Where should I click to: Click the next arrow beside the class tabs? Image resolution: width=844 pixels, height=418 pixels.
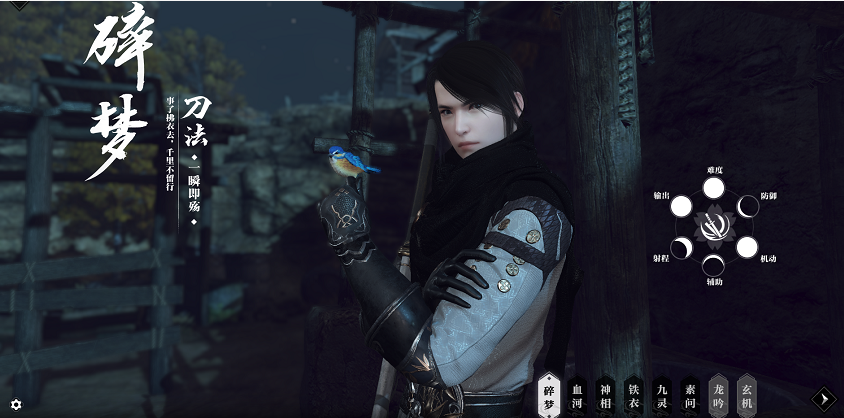[x=823, y=398]
